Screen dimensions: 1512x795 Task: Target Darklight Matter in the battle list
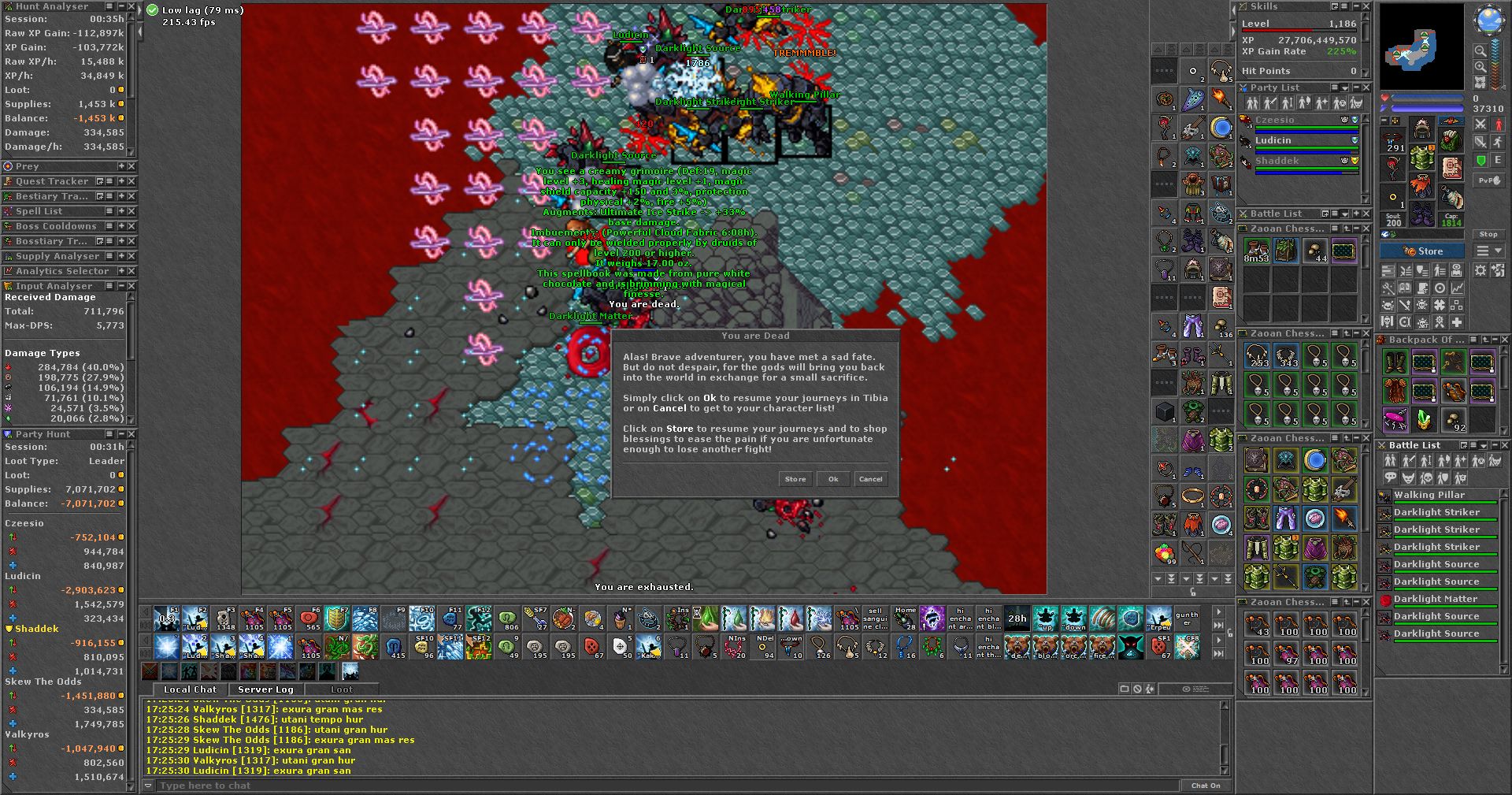coord(1435,599)
